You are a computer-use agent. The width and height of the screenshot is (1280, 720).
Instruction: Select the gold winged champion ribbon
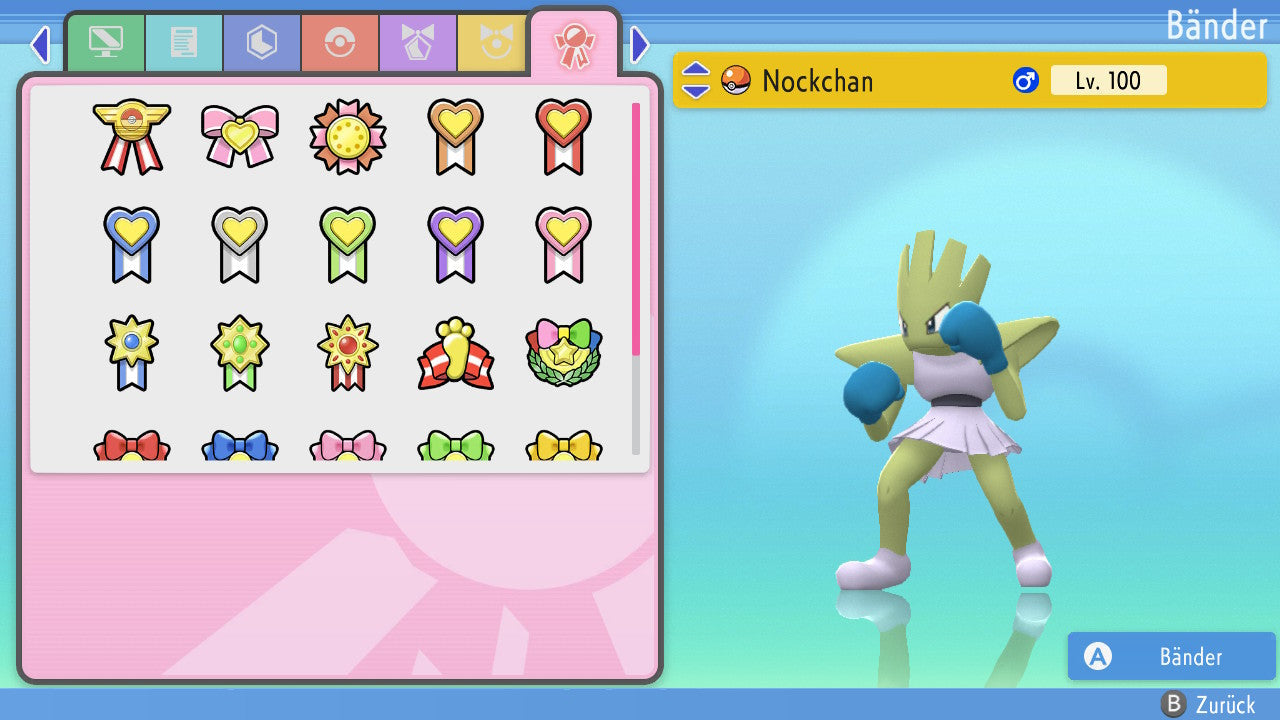pyautogui.click(x=132, y=136)
